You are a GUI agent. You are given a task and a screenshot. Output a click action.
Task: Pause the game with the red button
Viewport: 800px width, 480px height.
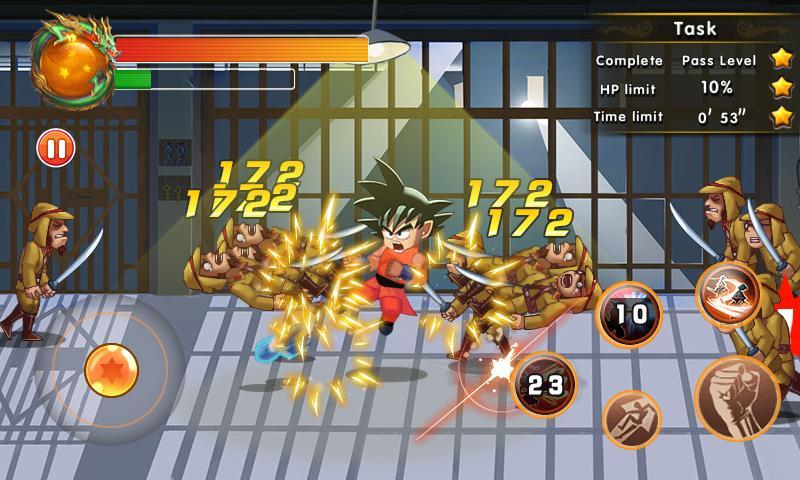coord(56,149)
